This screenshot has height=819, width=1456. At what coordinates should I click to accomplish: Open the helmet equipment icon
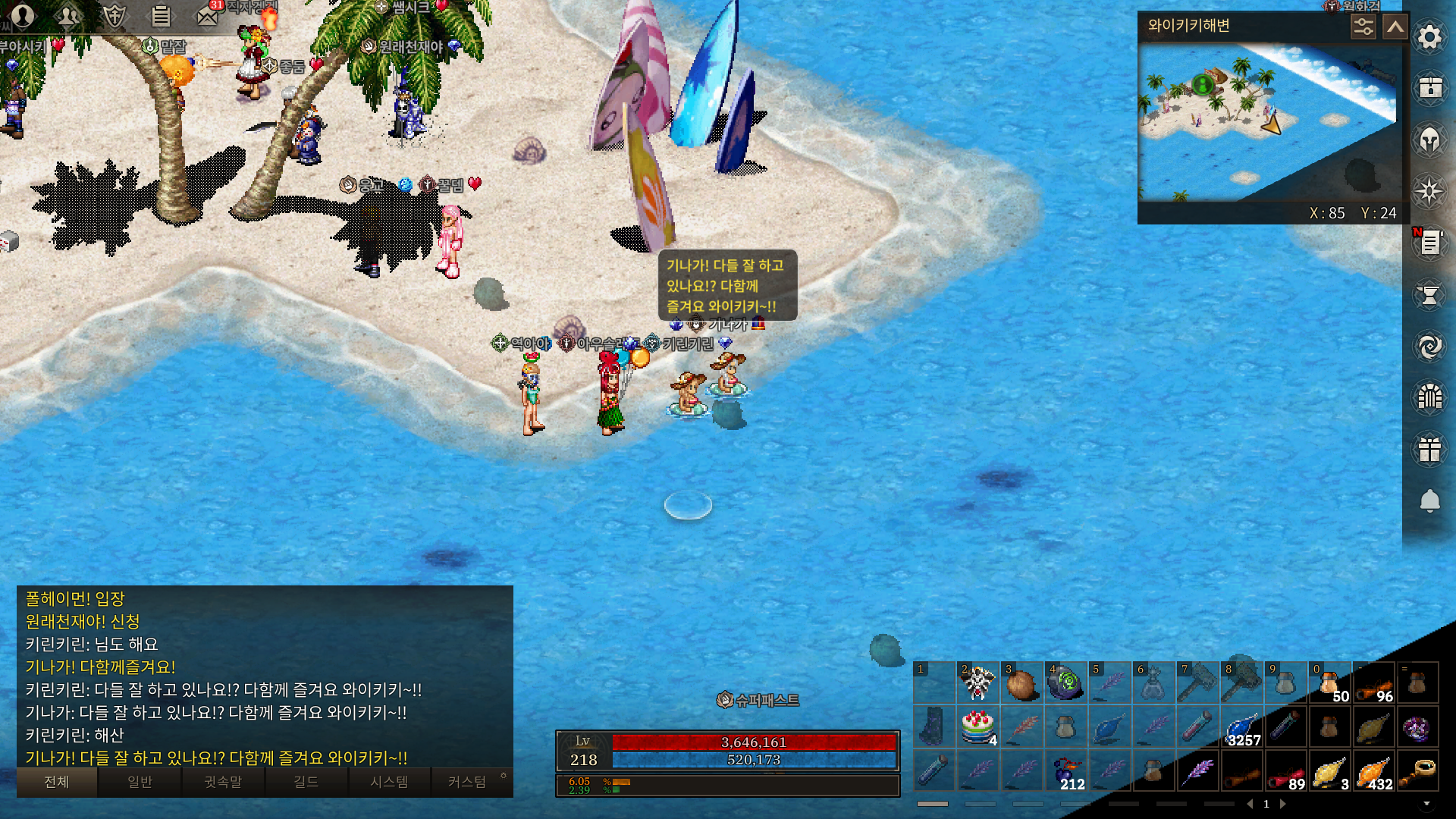point(1429,140)
